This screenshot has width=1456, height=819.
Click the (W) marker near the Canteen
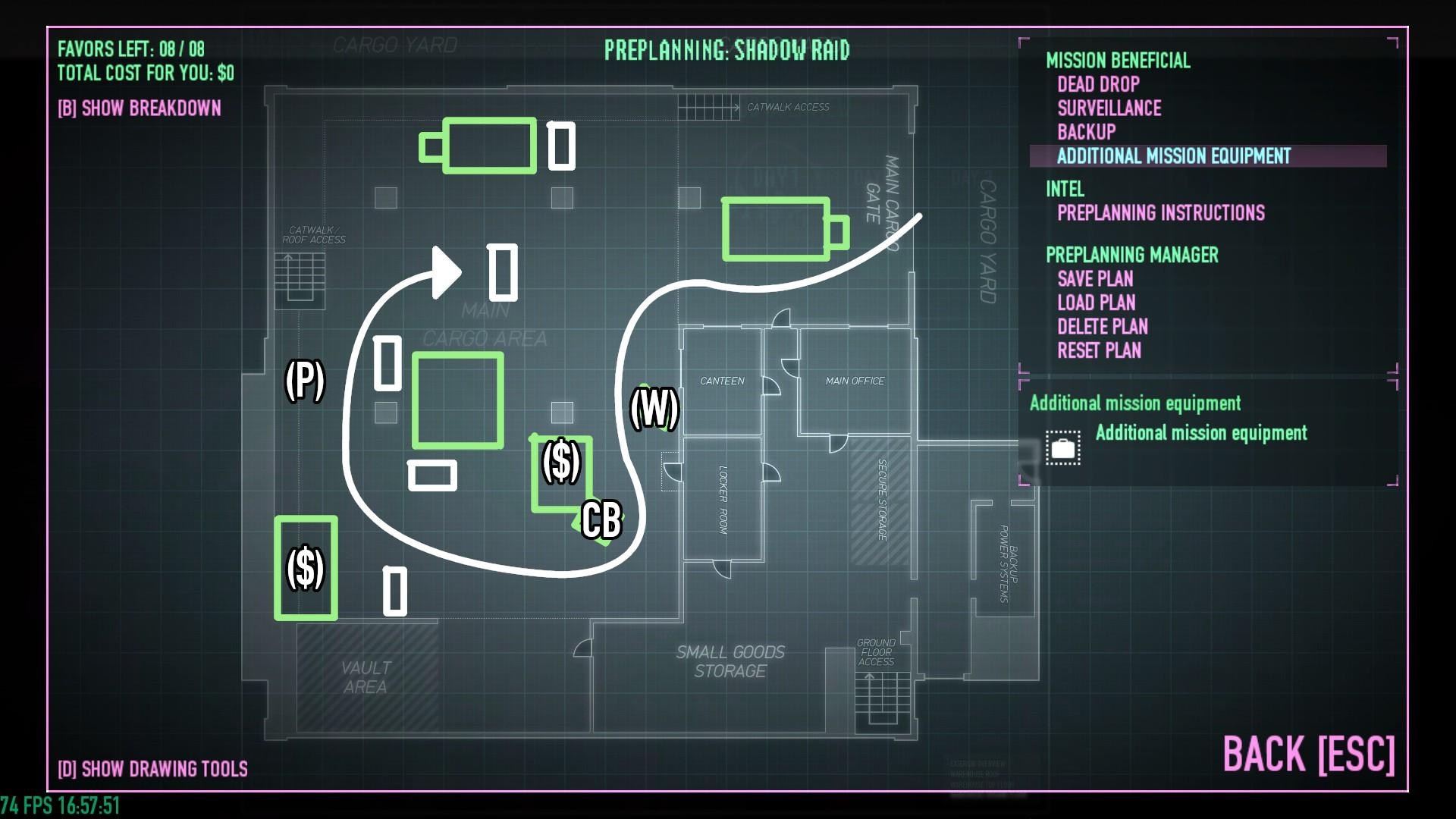pyautogui.click(x=655, y=409)
